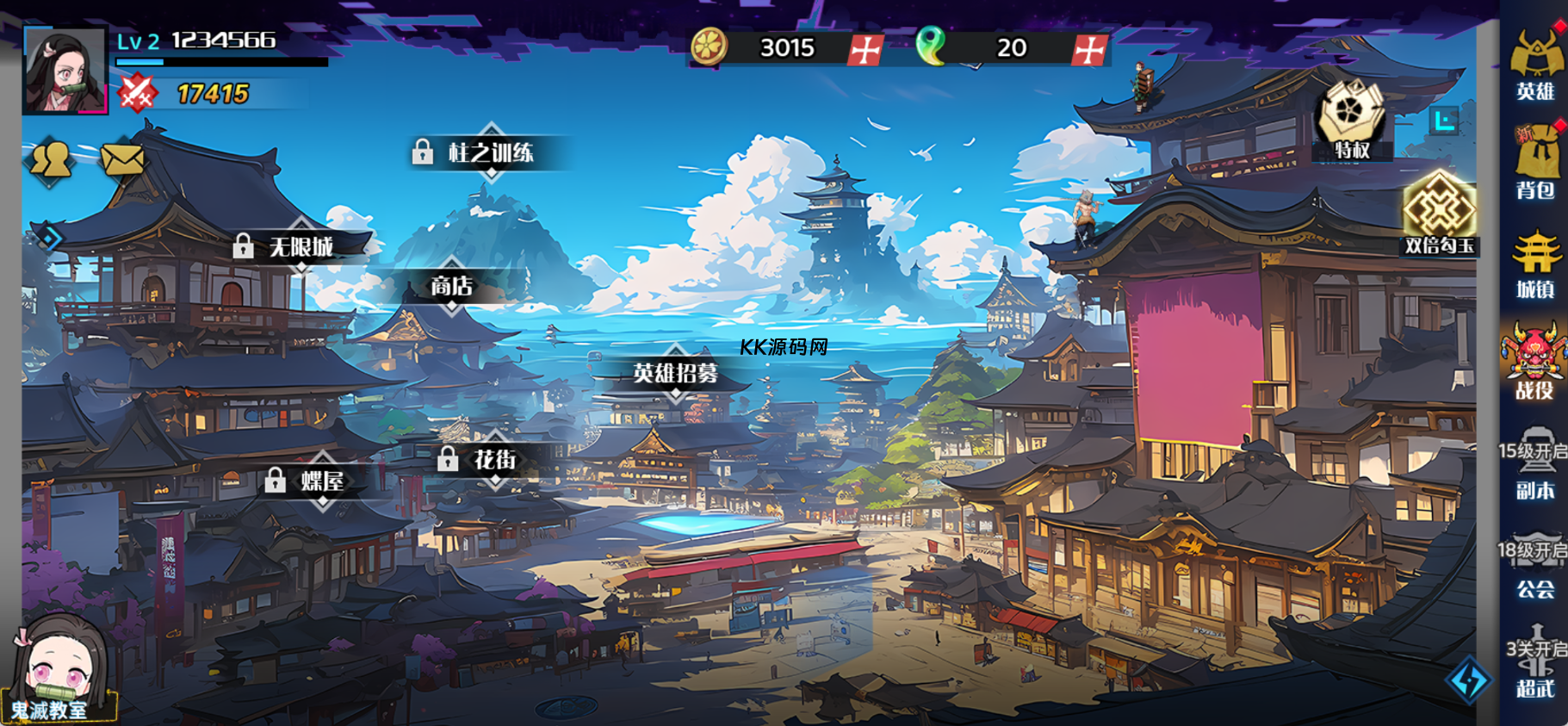Open the mail envelope
Viewport: 1568px width, 726px height.
(x=123, y=158)
